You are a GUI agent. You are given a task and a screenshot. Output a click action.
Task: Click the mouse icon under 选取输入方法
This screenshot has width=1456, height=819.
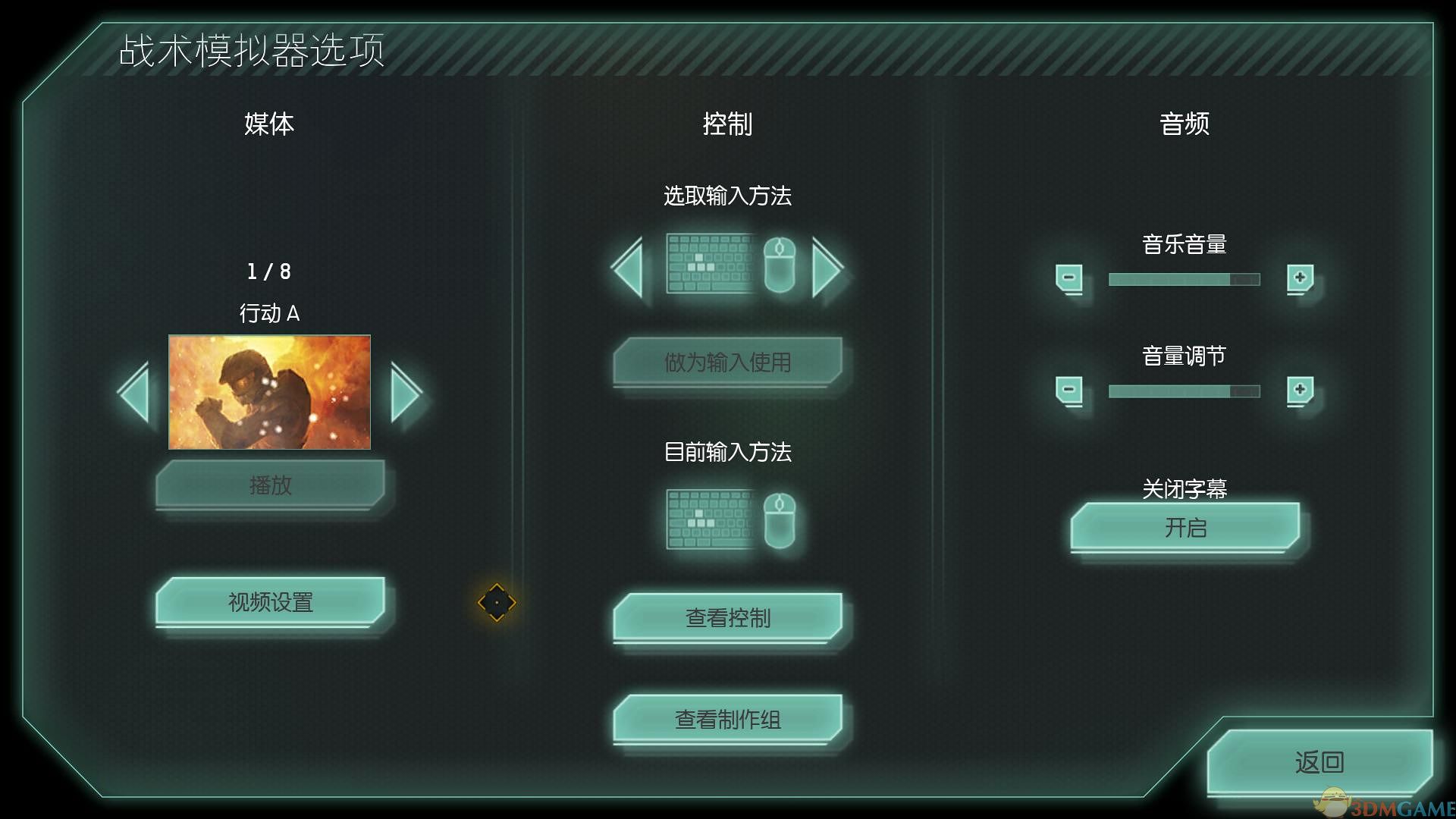click(x=780, y=267)
